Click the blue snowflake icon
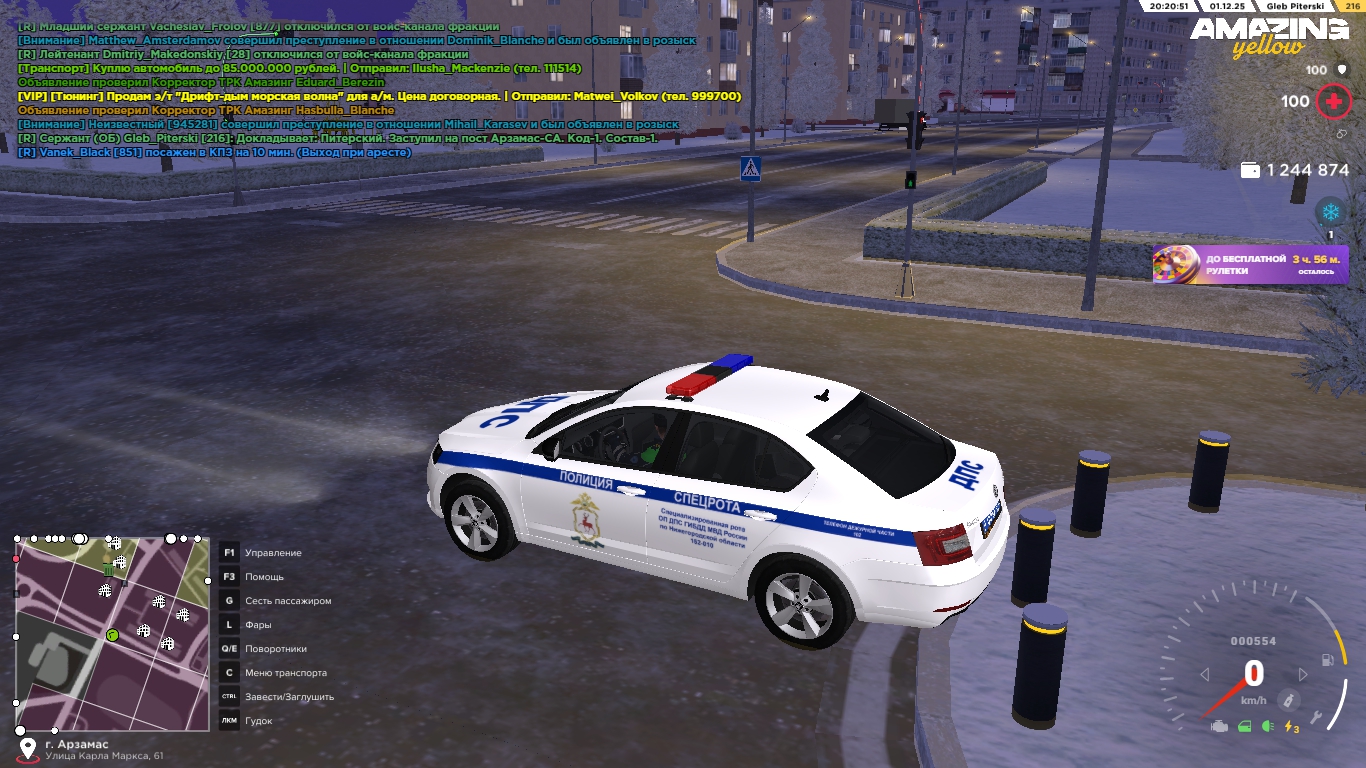This screenshot has height=768, width=1366. (1330, 212)
